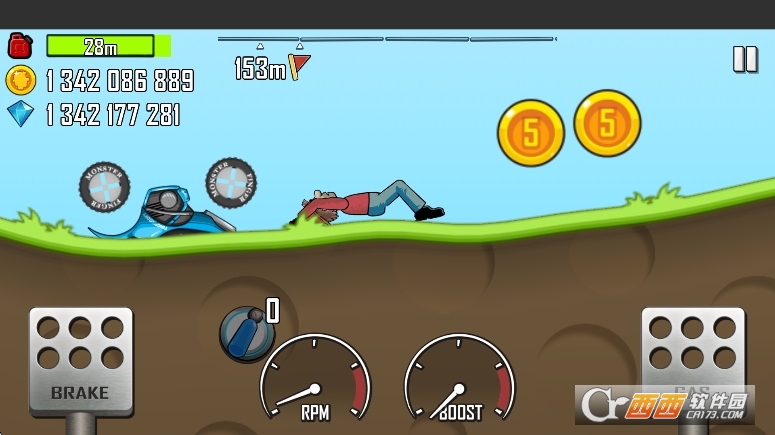Step on the Brake pedal
Image resolution: width=775 pixels, height=435 pixels.
click(x=80, y=359)
